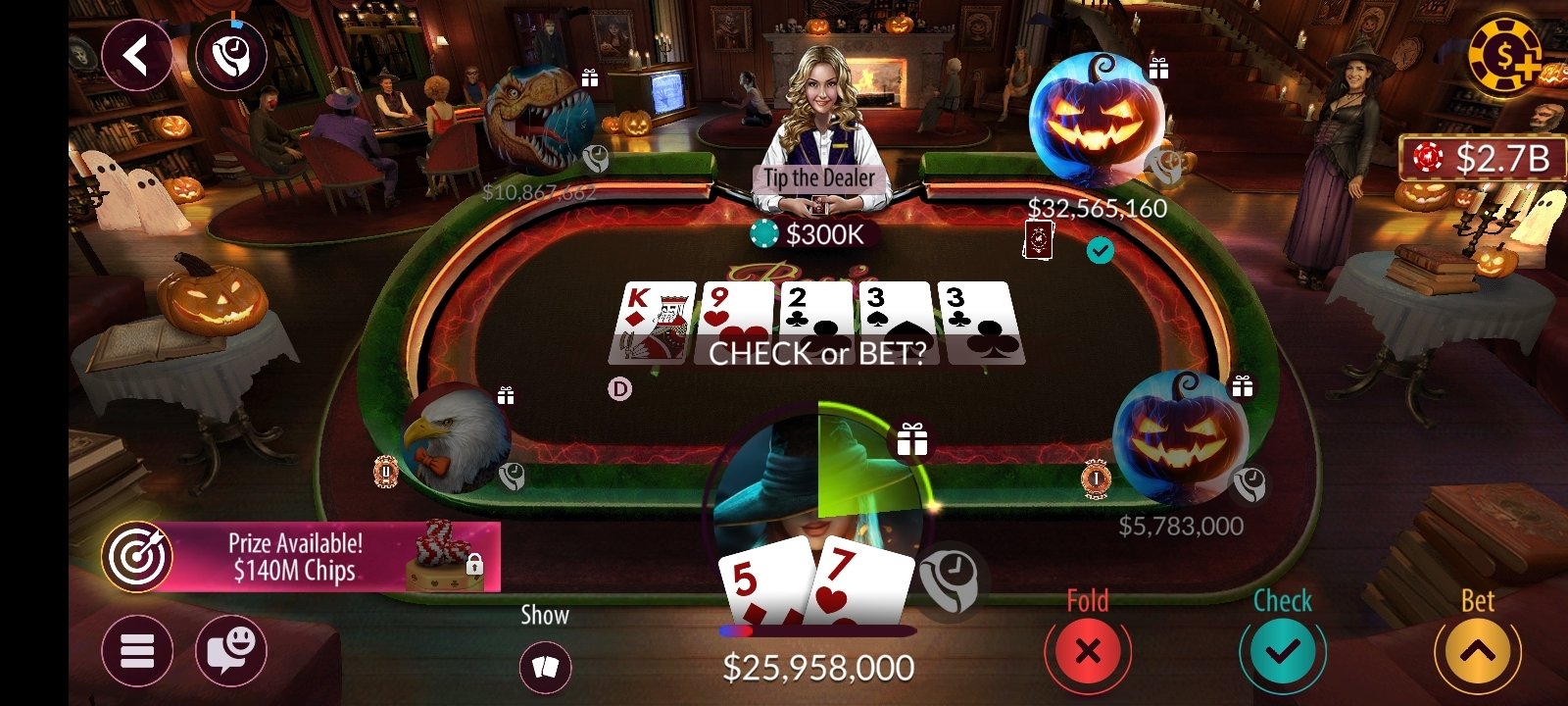Open chat with the smiley bubble icon
1568x706 pixels.
click(x=232, y=650)
